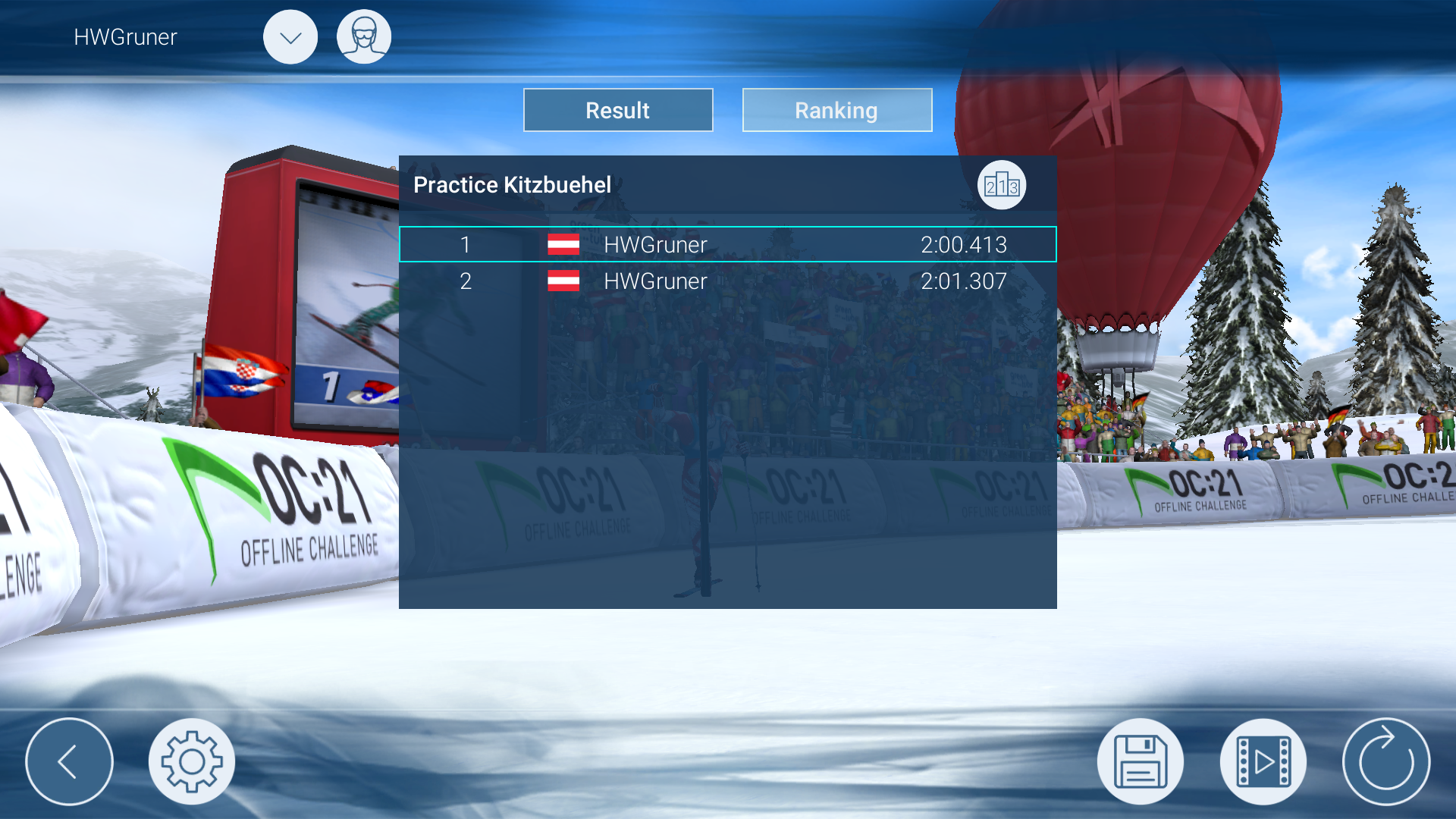Click the podium leaderboard icon
This screenshot has height=819, width=1456.
[x=1001, y=185]
